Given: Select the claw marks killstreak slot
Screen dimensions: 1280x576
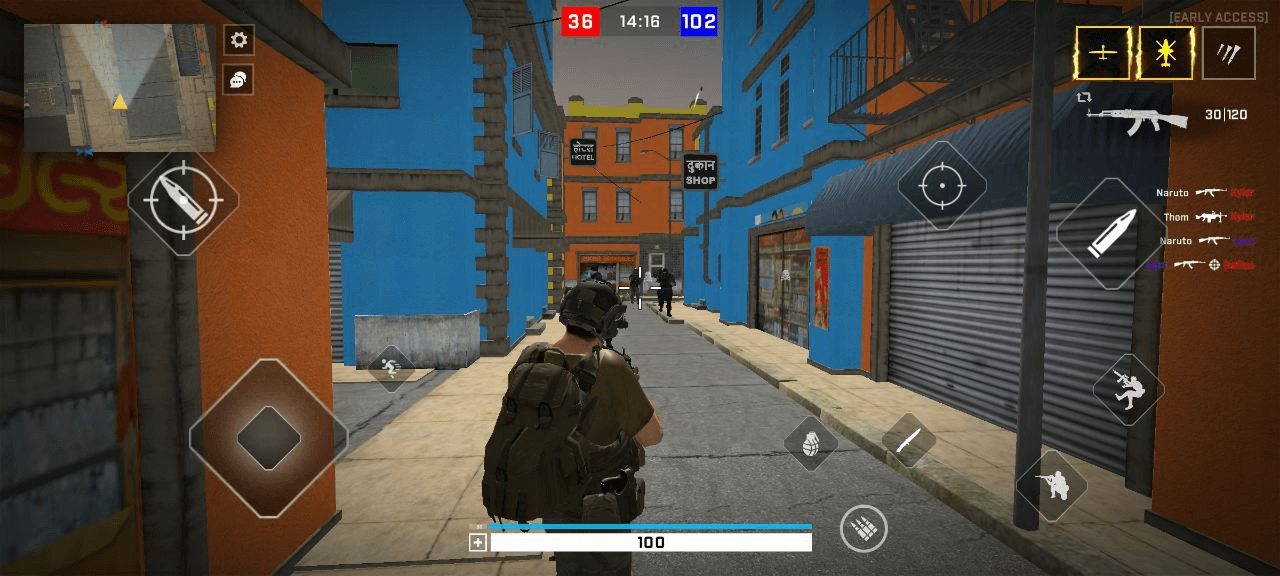Looking at the screenshot, I should pyautogui.click(x=1229, y=53).
